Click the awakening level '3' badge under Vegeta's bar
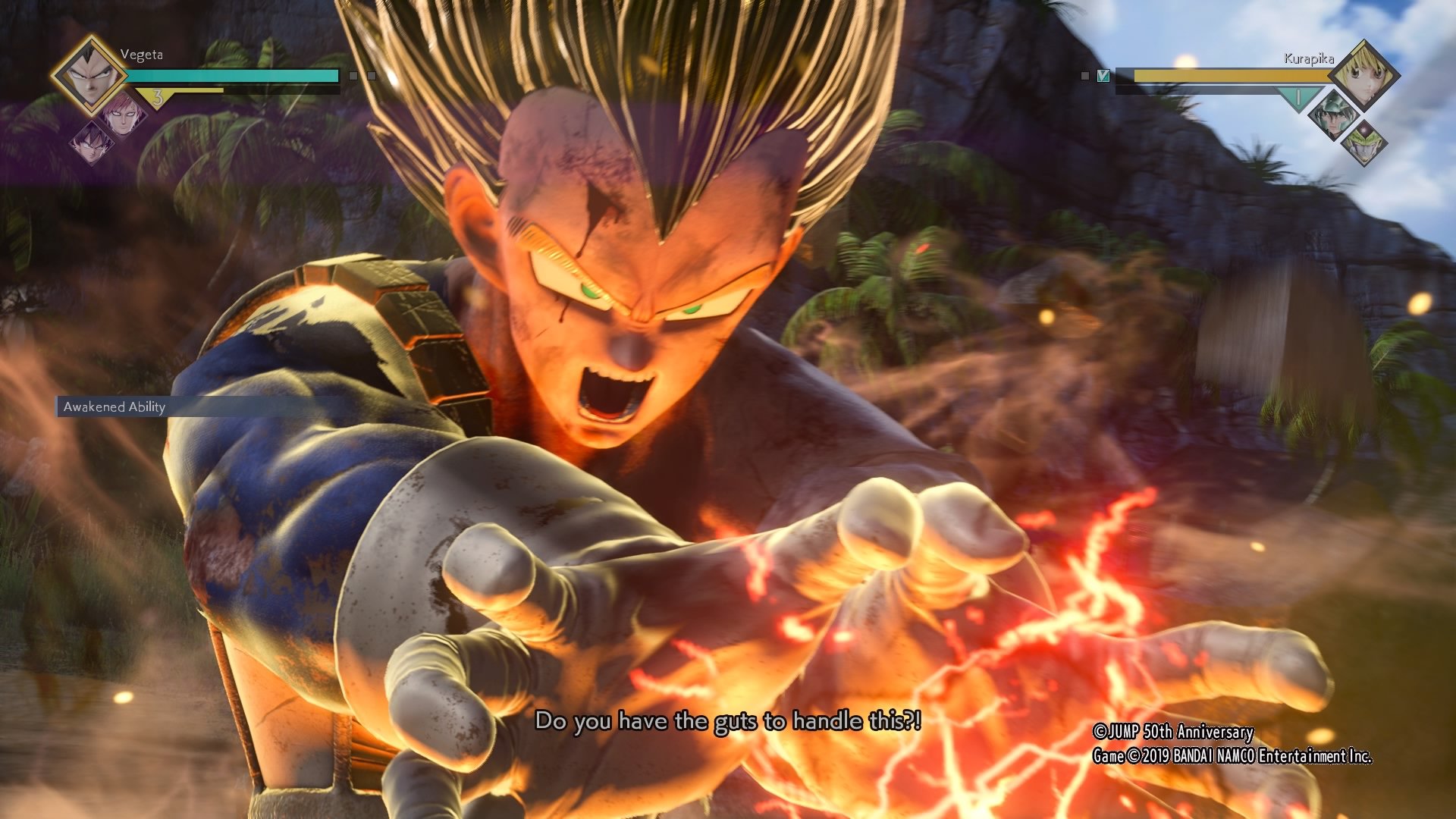Image resolution: width=1456 pixels, height=819 pixels. [157, 98]
